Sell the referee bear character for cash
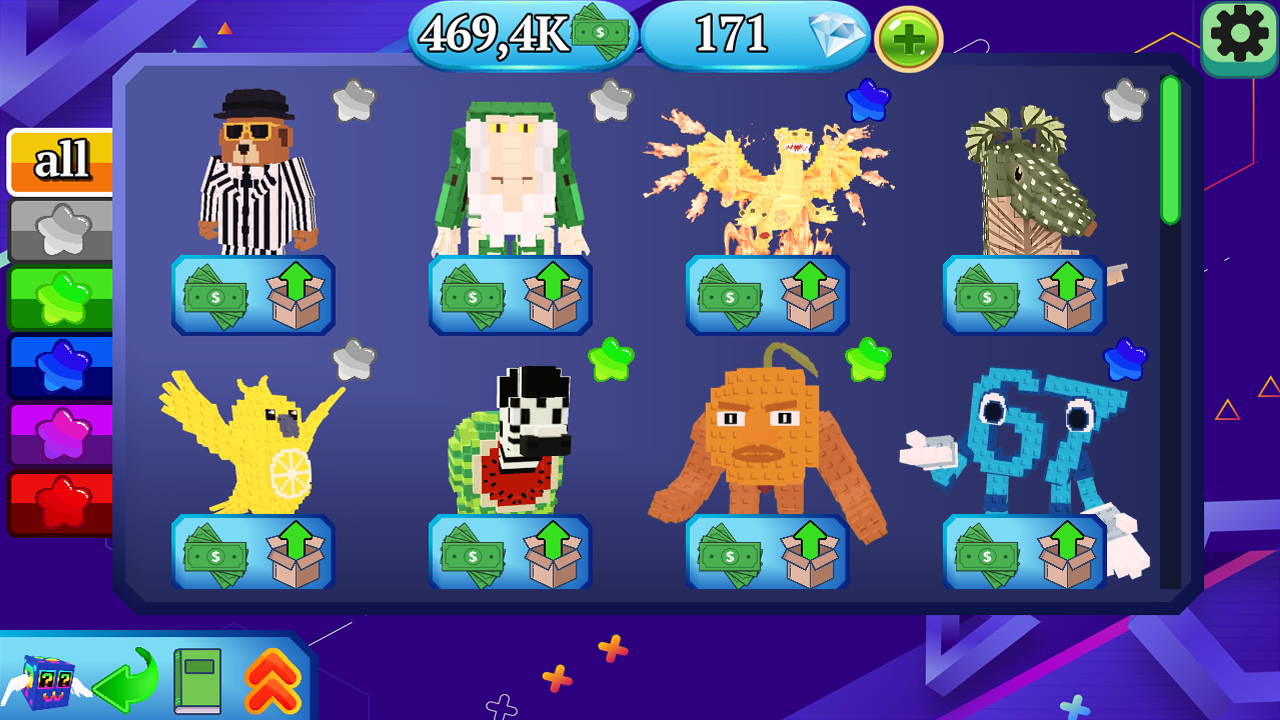Image resolution: width=1280 pixels, height=720 pixels. tap(217, 294)
